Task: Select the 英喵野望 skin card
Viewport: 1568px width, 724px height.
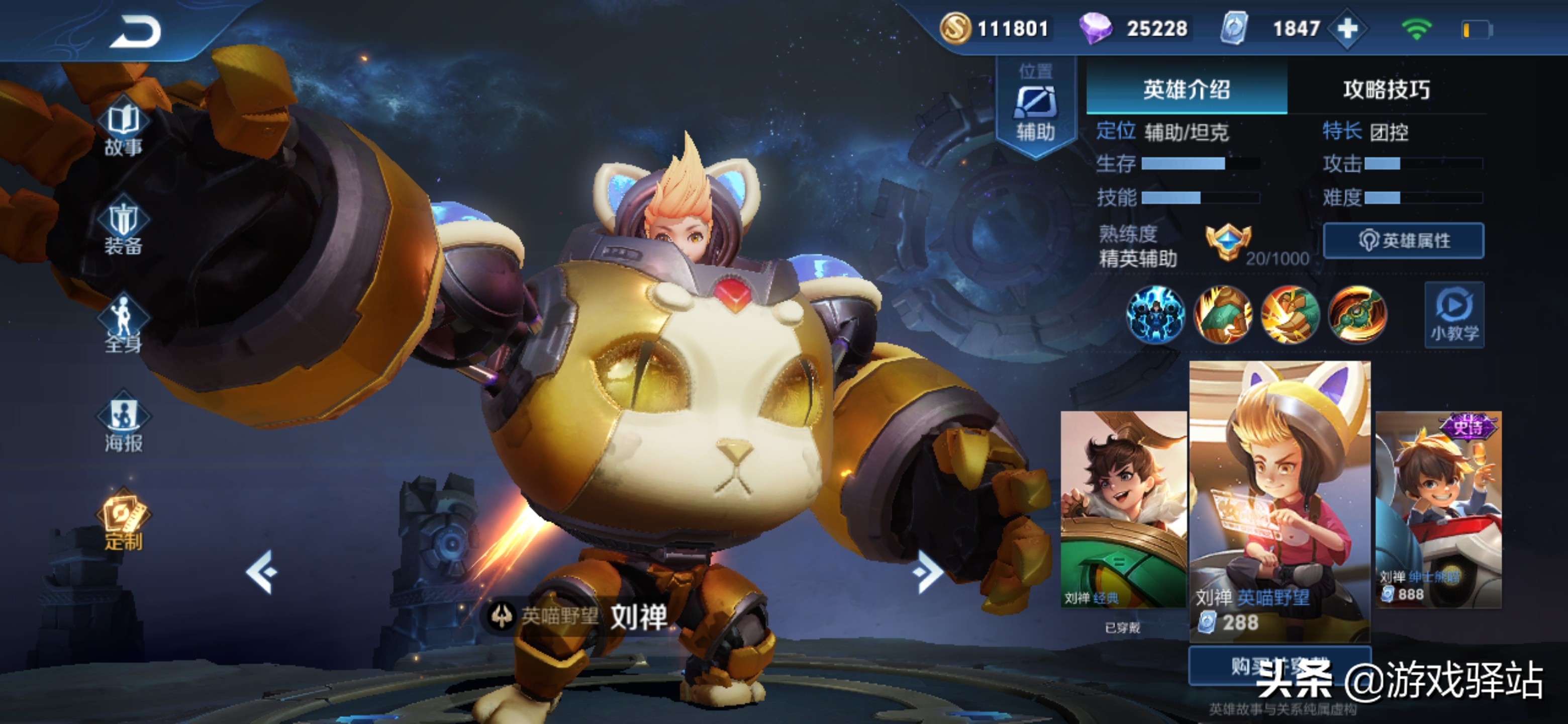Action: pyautogui.click(x=1280, y=499)
